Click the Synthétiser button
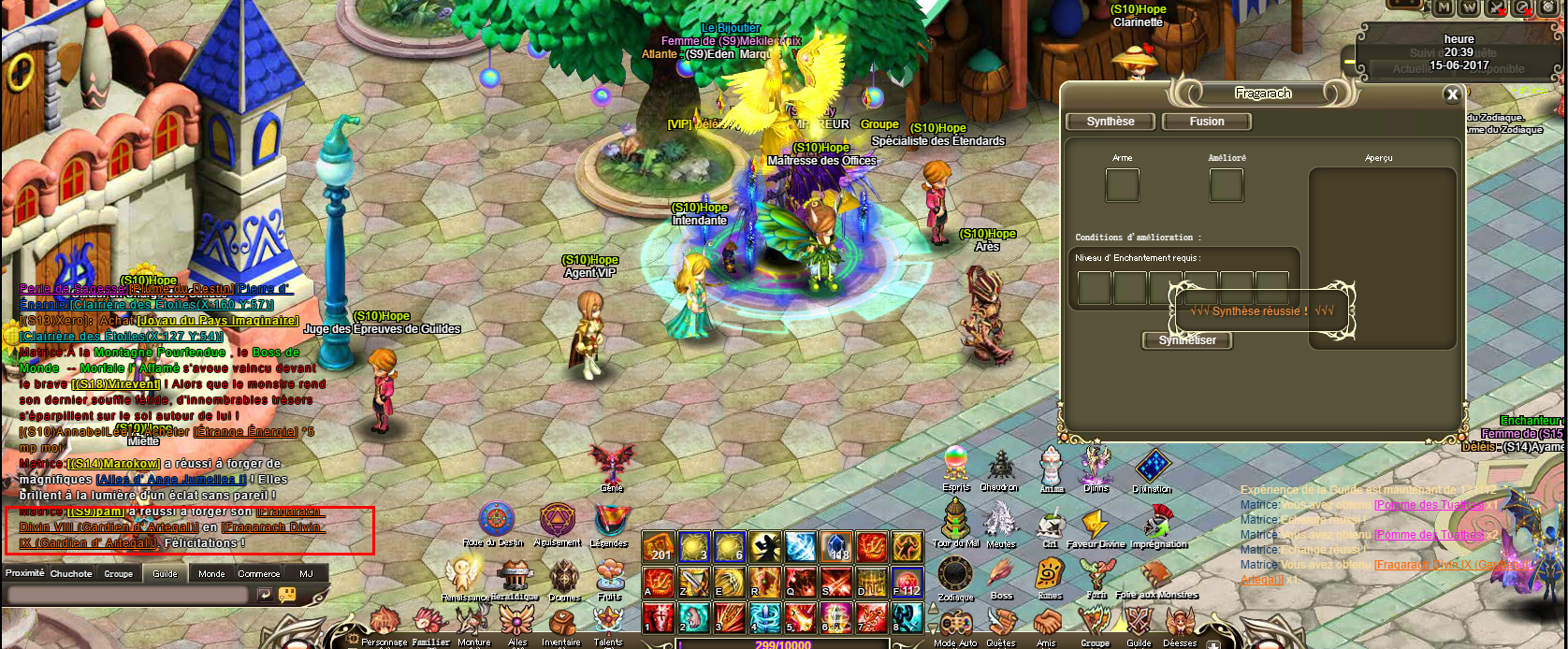This screenshot has width=1568, height=649. click(1187, 340)
